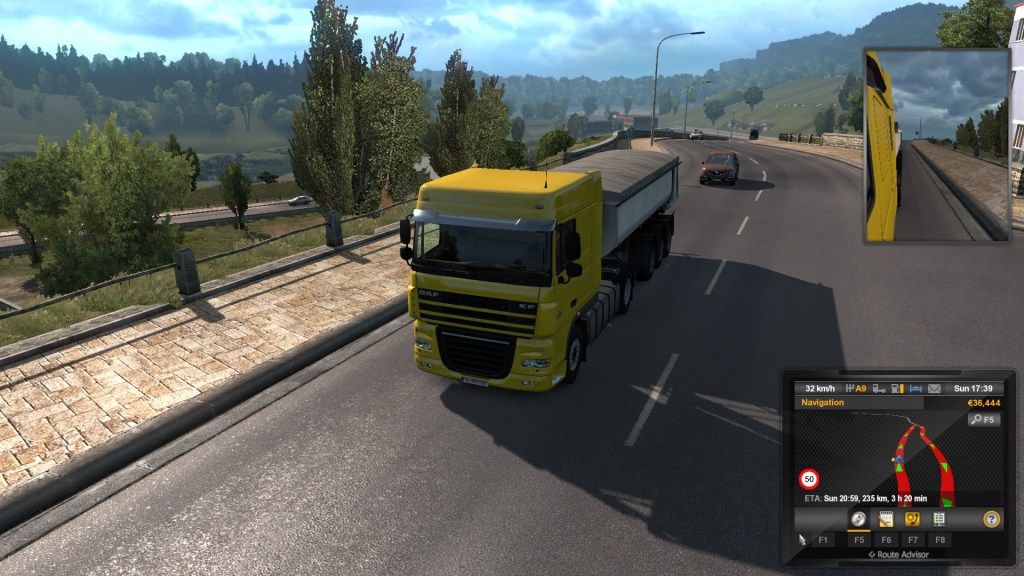Image resolution: width=1024 pixels, height=576 pixels.
Task: Show the yellow truck diagnostics tab
Action: tap(912, 519)
